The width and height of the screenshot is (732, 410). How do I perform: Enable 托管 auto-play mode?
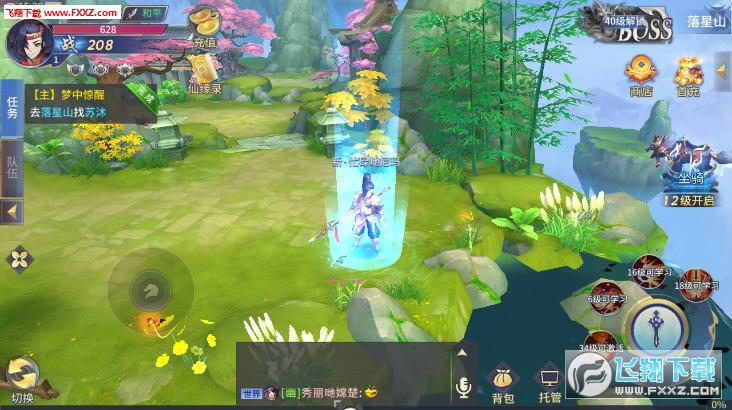(x=549, y=384)
